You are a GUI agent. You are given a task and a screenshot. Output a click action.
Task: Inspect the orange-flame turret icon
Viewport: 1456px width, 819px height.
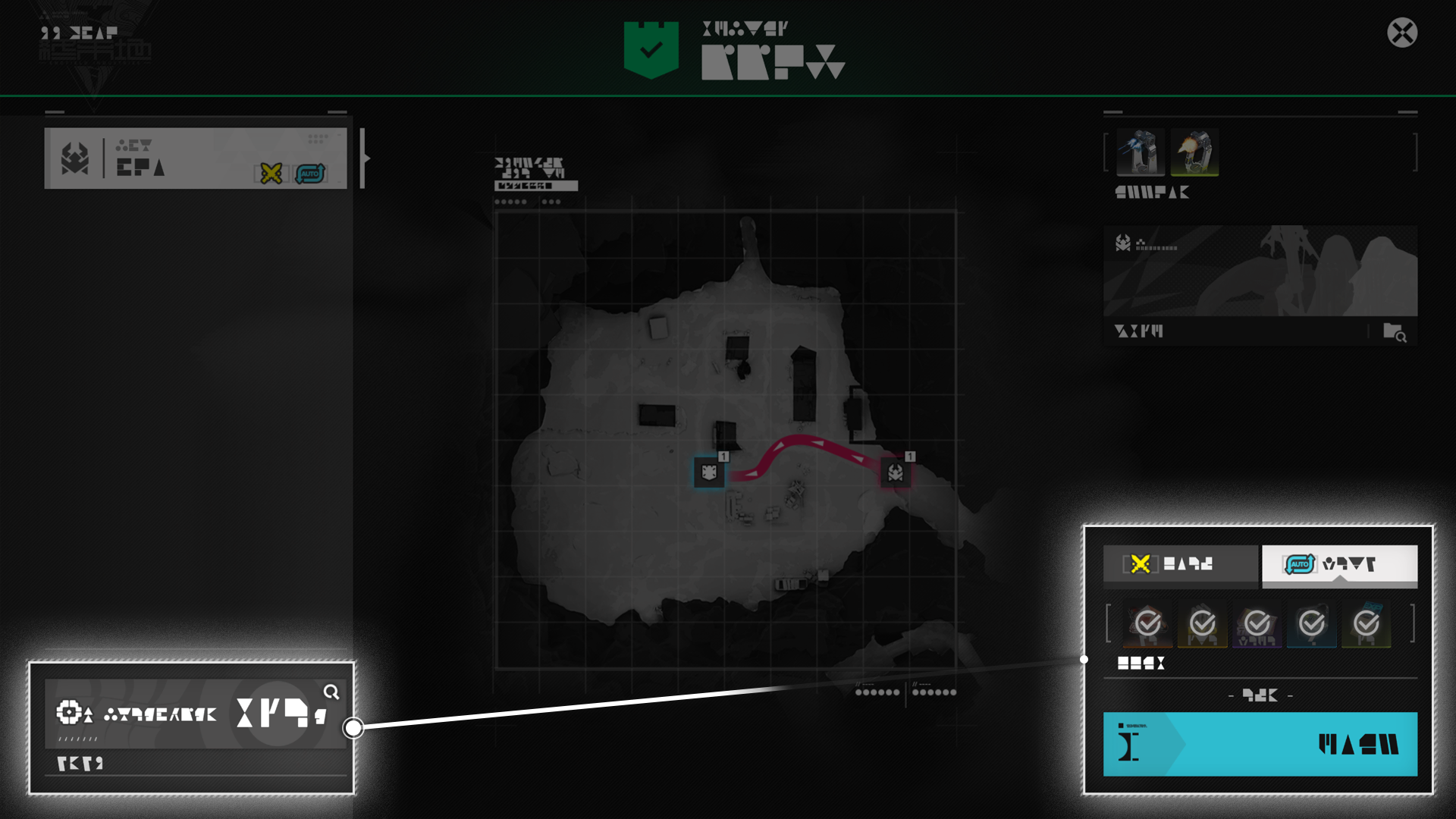(x=1194, y=152)
